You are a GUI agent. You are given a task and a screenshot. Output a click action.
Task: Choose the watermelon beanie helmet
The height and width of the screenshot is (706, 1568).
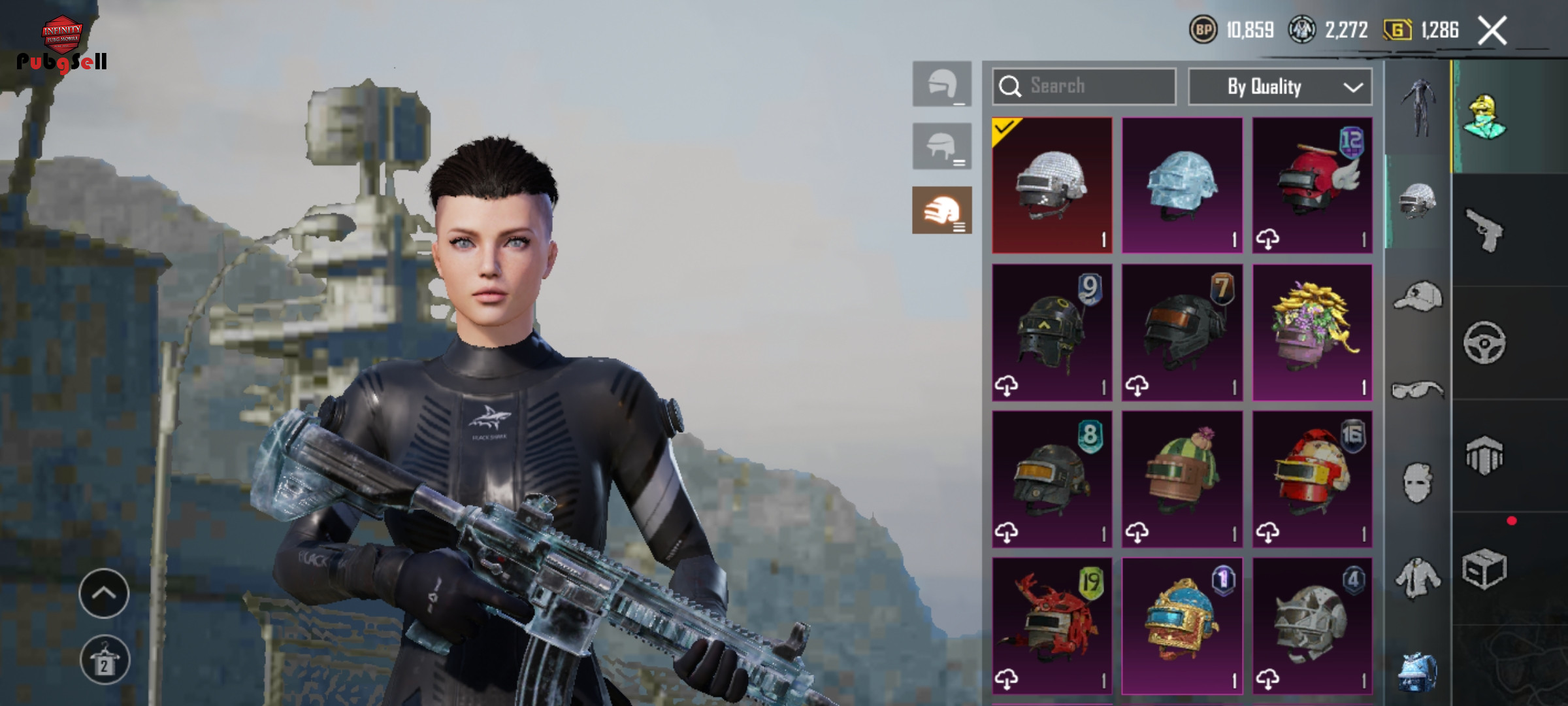pos(1182,479)
